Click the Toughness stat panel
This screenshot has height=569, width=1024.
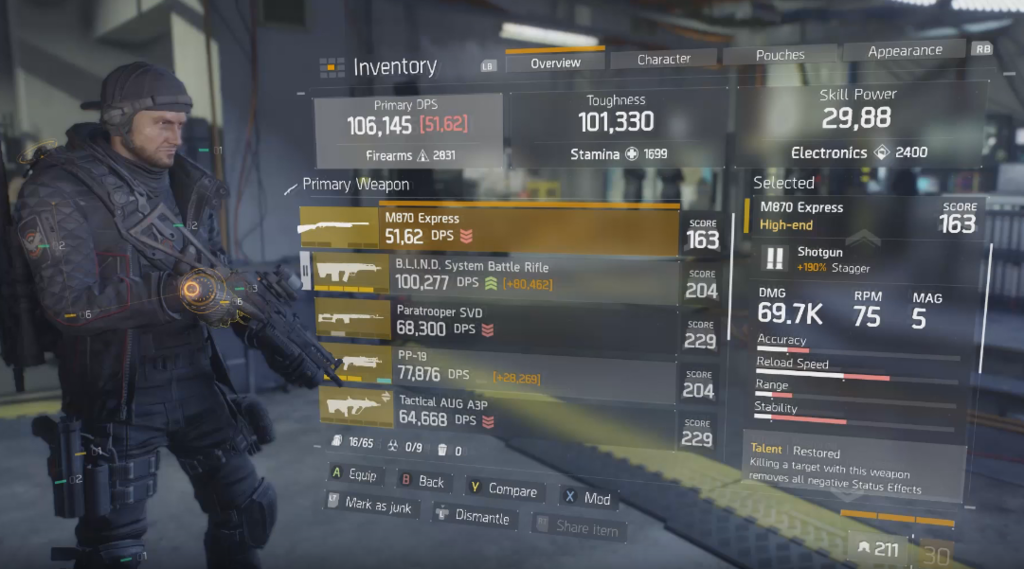click(x=617, y=126)
